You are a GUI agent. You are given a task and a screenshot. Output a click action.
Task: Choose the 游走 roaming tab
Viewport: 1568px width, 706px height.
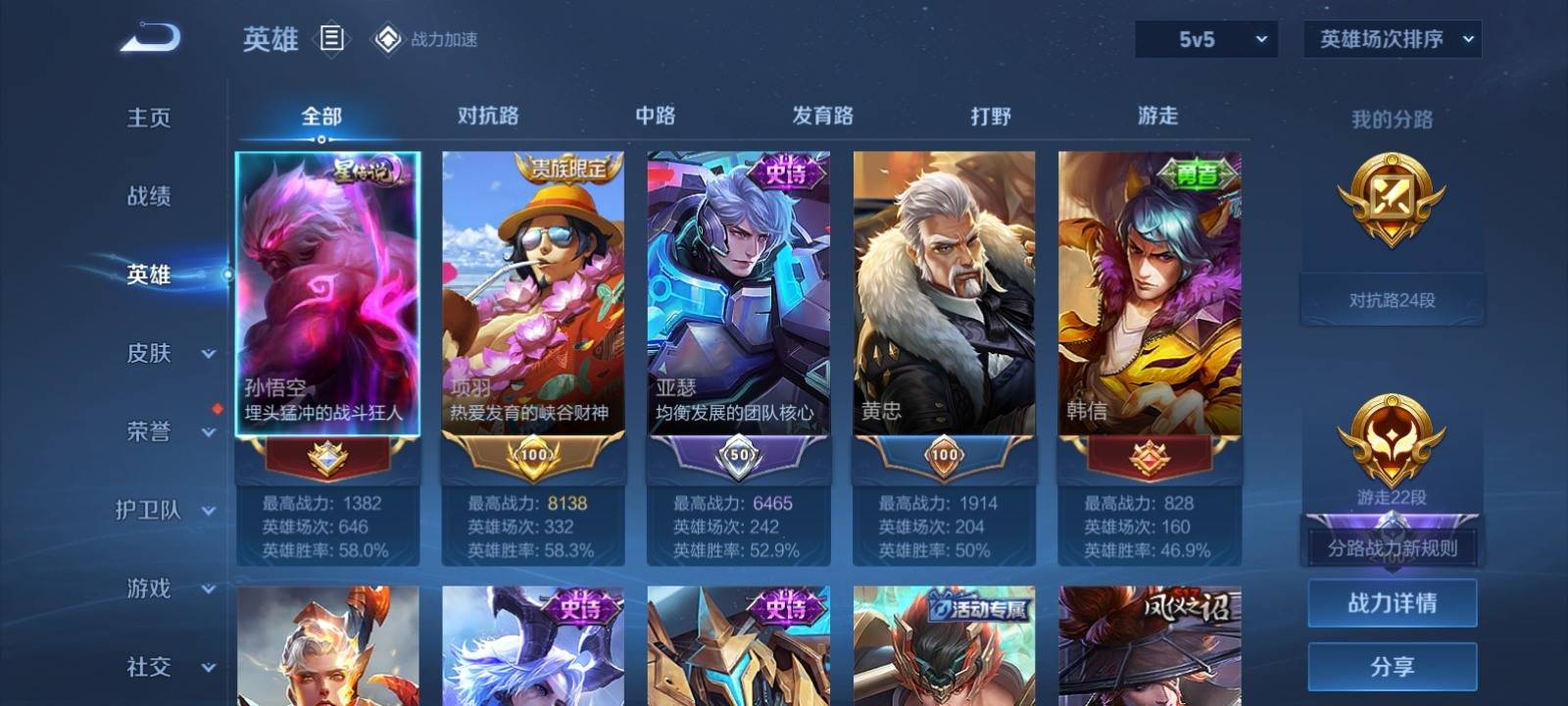point(1157,116)
